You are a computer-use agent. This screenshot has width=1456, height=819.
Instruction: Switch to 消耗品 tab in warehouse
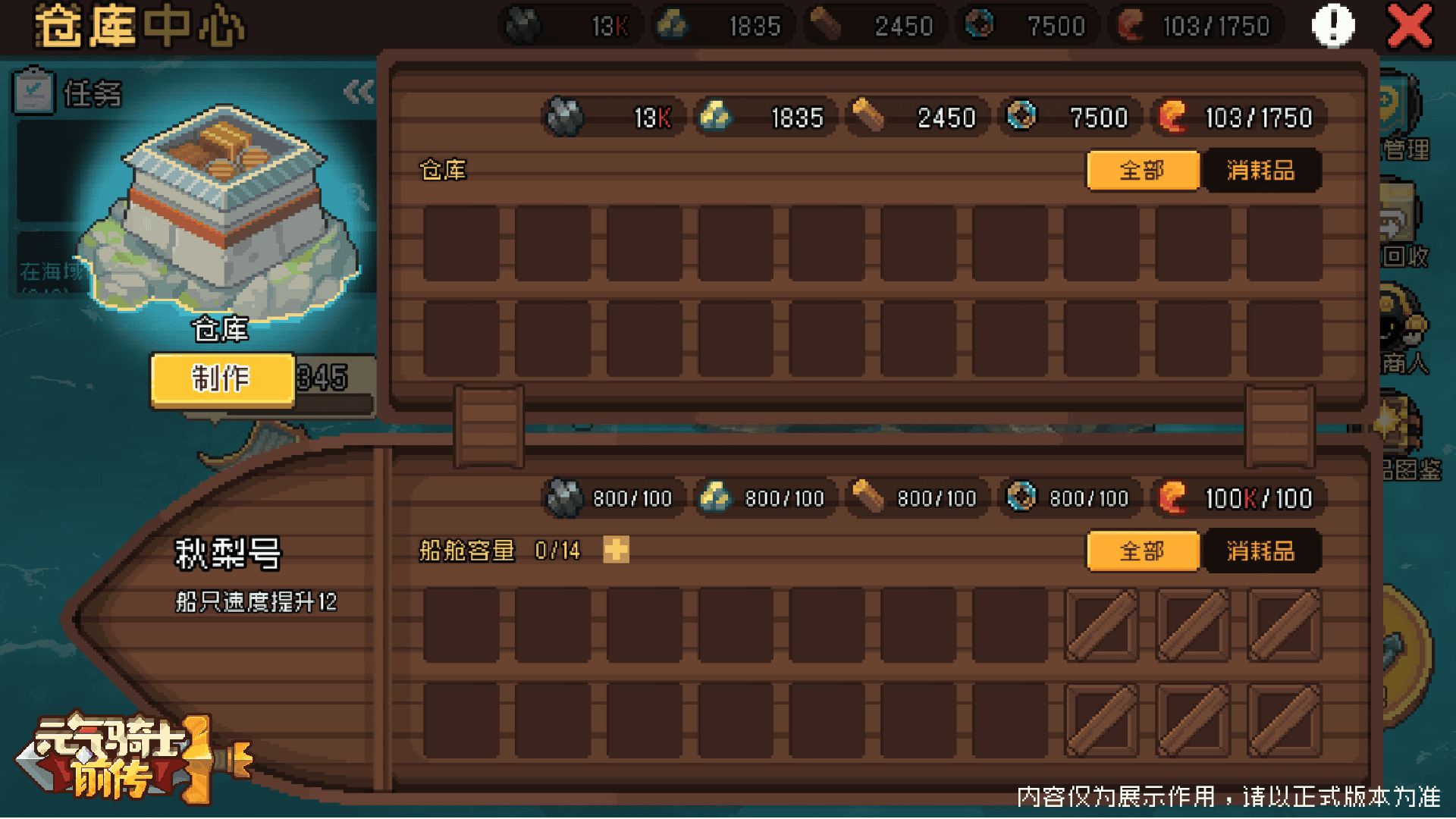pos(1261,170)
